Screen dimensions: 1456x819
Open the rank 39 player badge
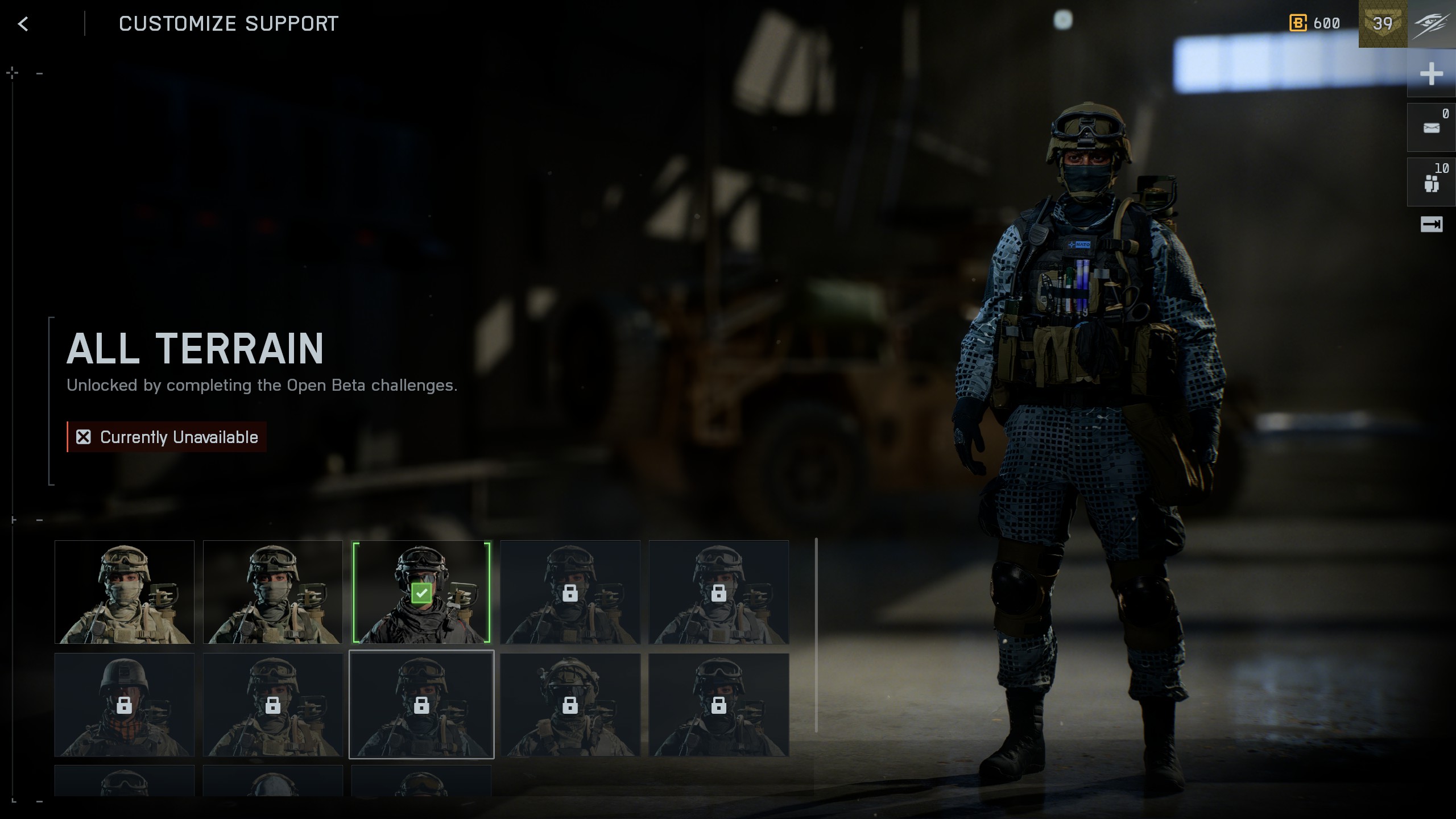(1383, 24)
